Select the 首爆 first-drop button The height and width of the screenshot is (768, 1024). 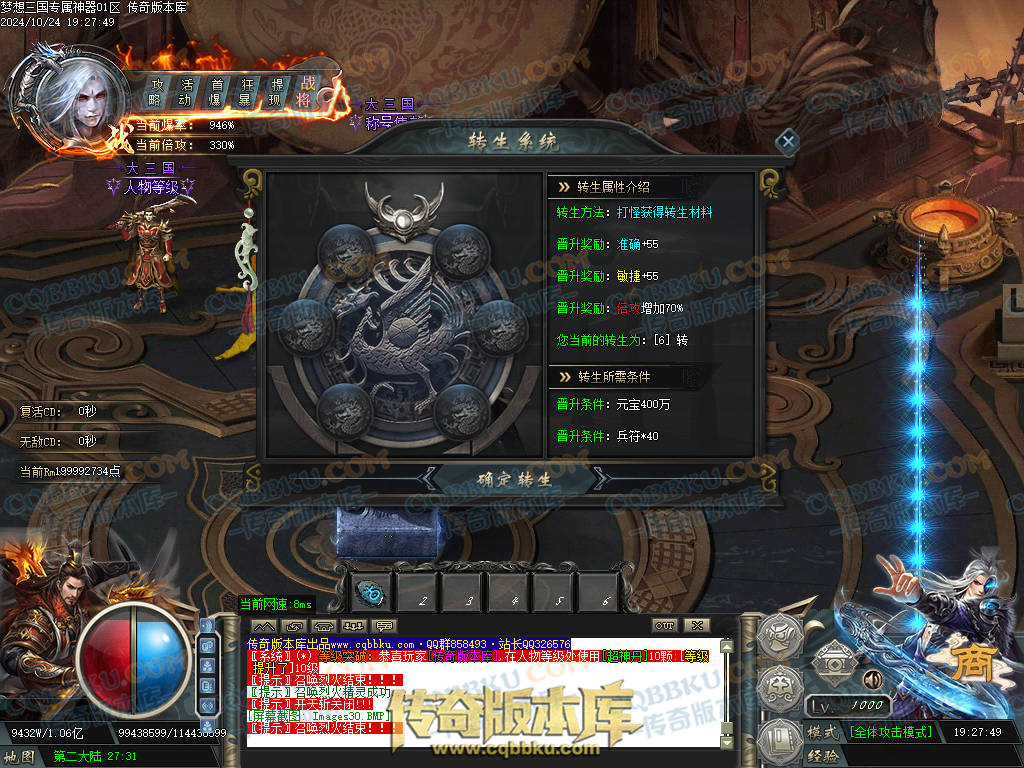point(216,92)
